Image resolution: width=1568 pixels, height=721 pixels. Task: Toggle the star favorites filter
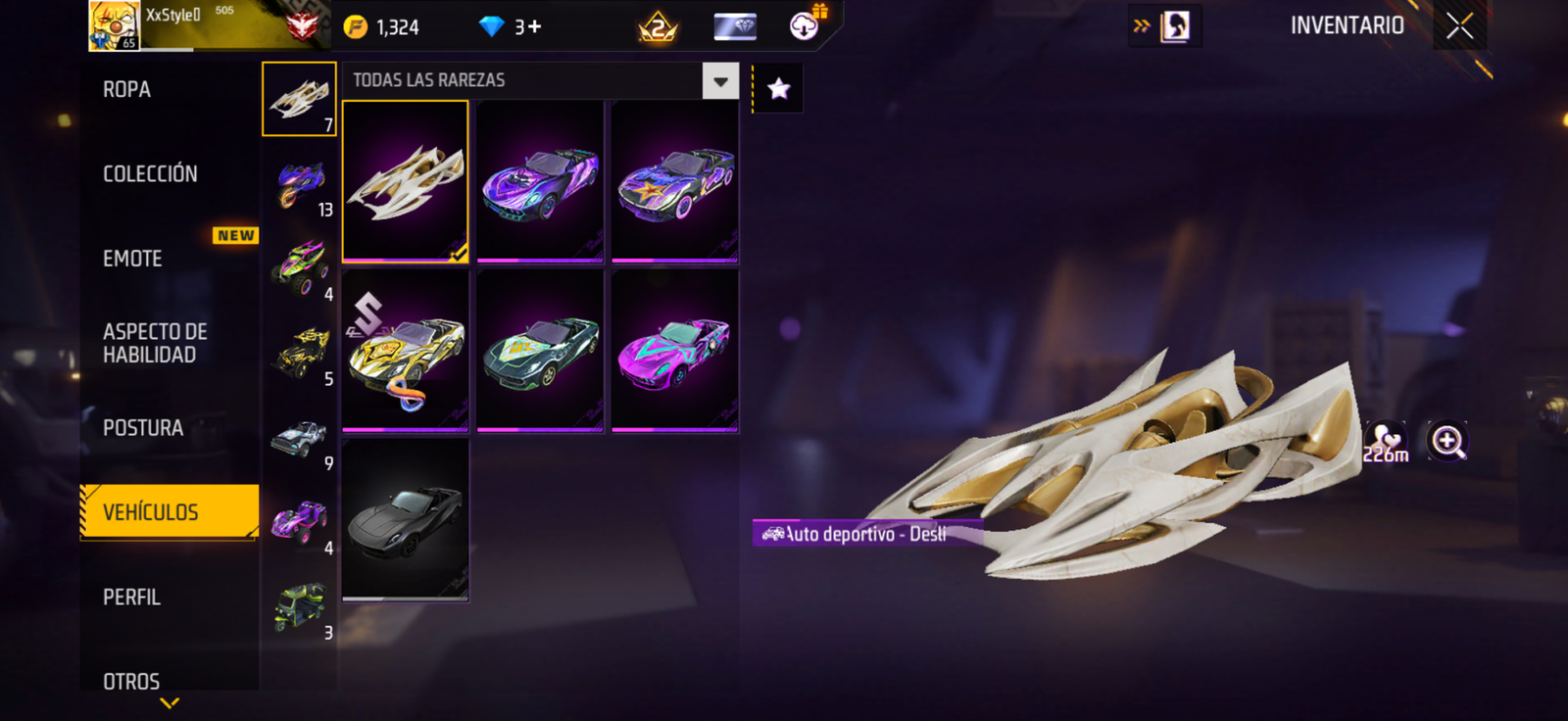(x=779, y=89)
